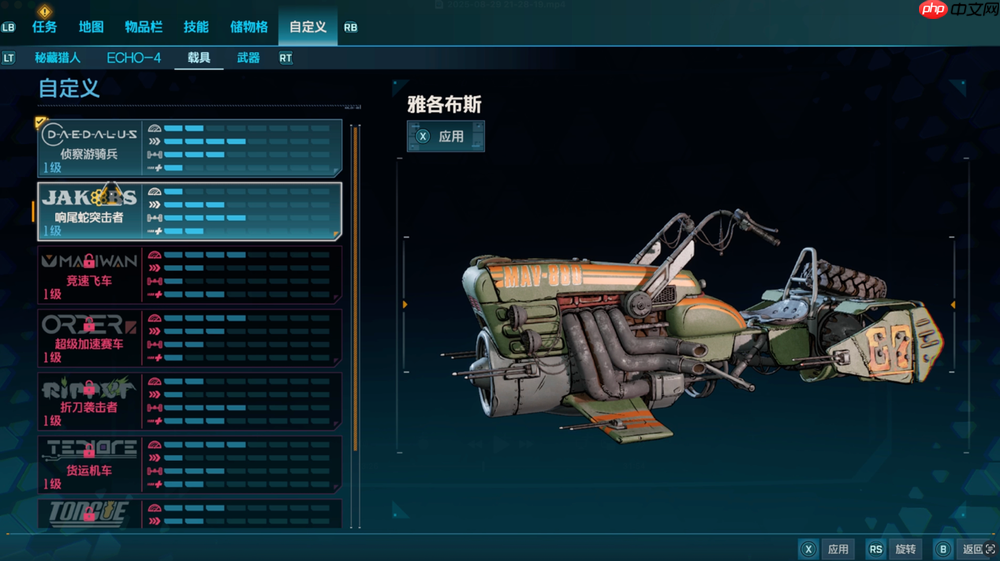
Task: Select the locked Maliwan 竞速飞车 entry
Action: coord(190,275)
